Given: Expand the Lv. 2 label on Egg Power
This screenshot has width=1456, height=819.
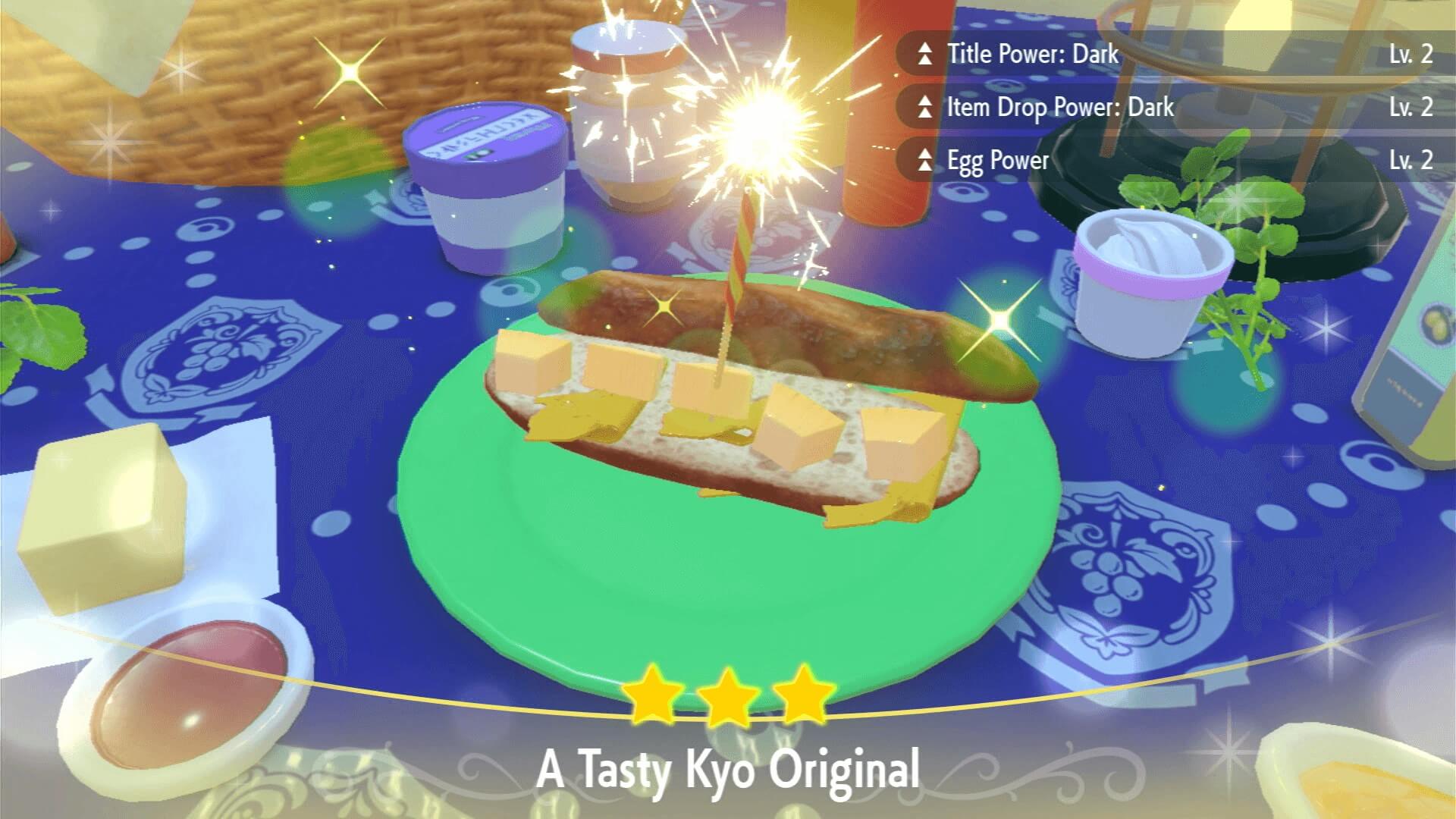Looking at the screenshot, I should pos(1412,161).
